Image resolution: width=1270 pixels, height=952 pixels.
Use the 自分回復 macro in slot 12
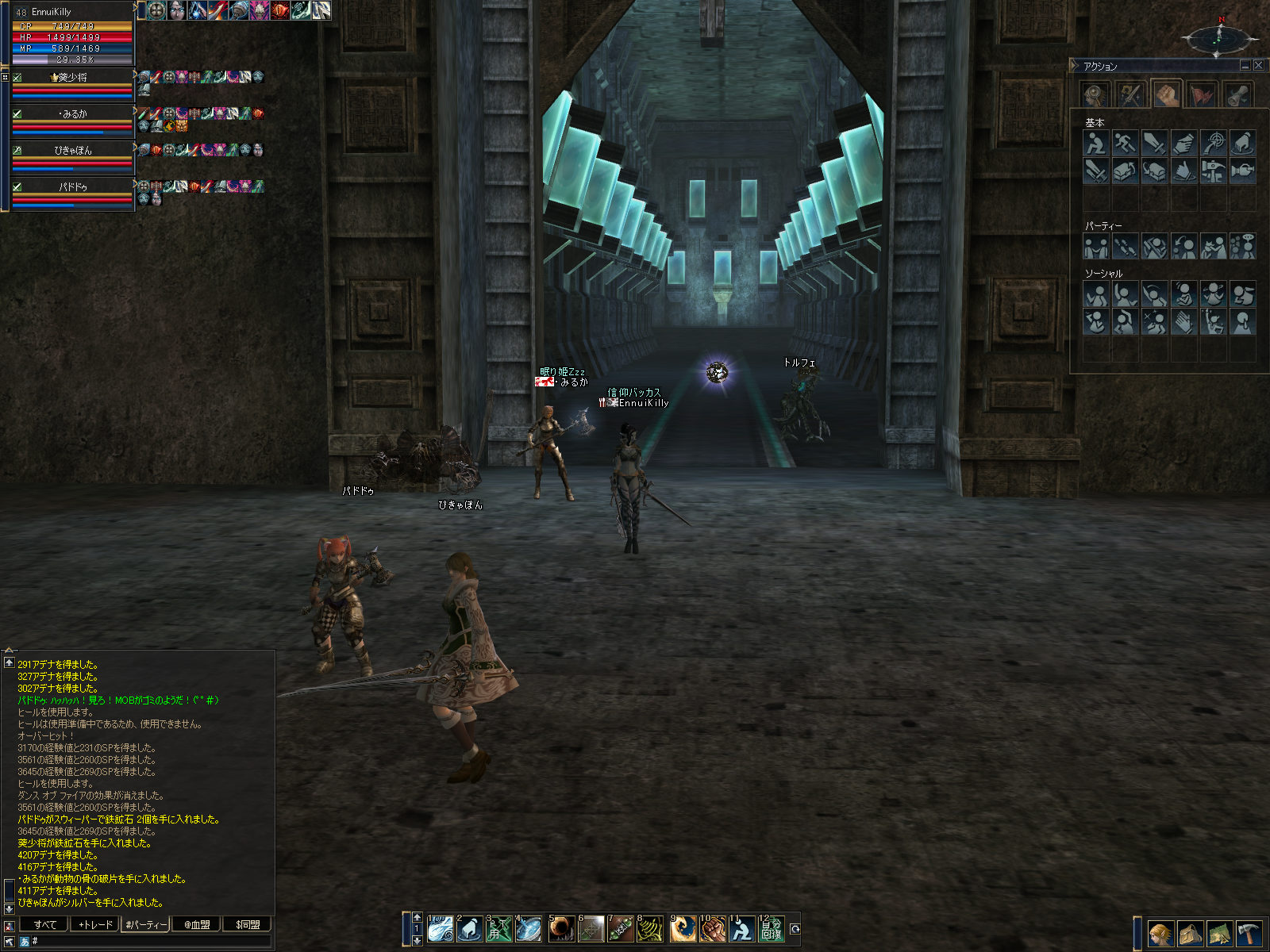click(771, 929)
